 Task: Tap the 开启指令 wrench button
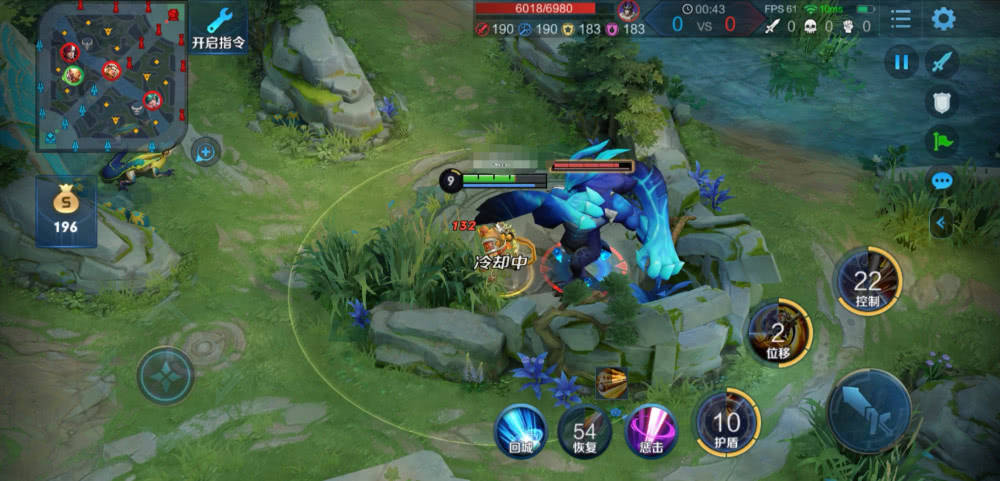point(218,28)
